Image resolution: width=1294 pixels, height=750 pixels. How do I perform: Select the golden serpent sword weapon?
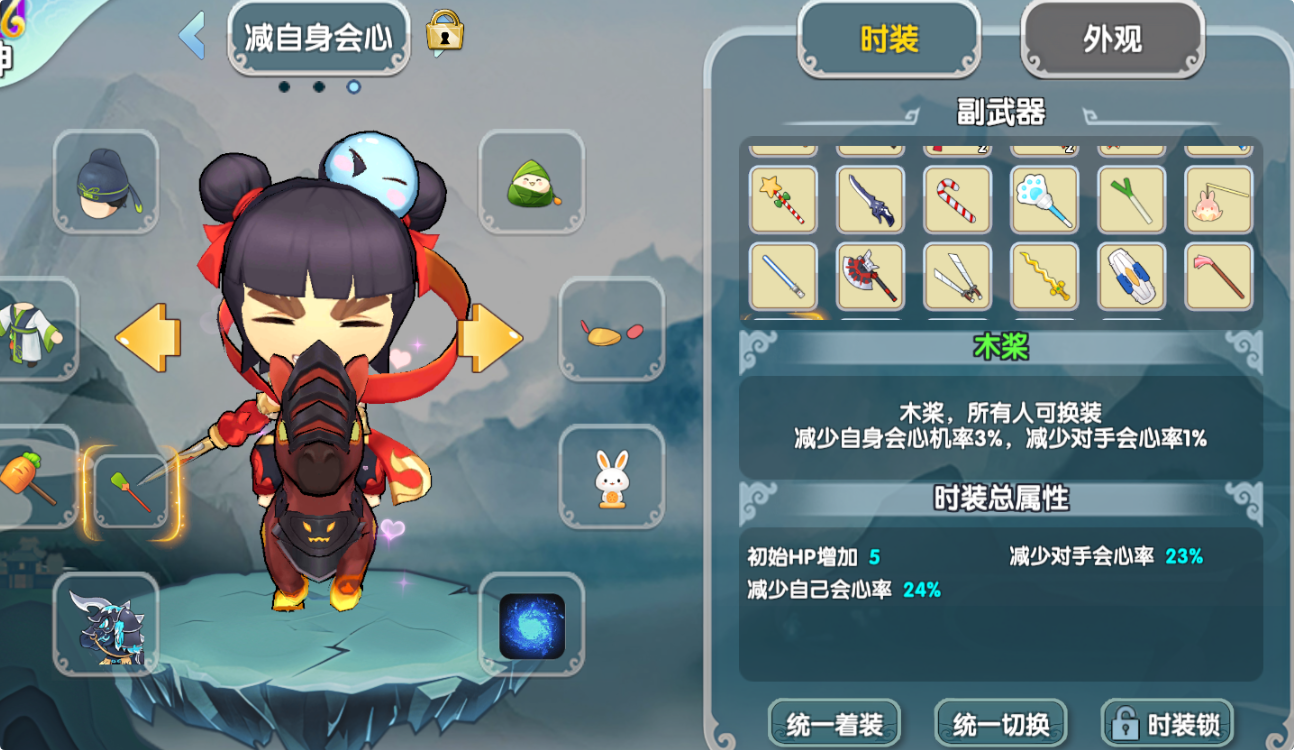point(1044,278)
